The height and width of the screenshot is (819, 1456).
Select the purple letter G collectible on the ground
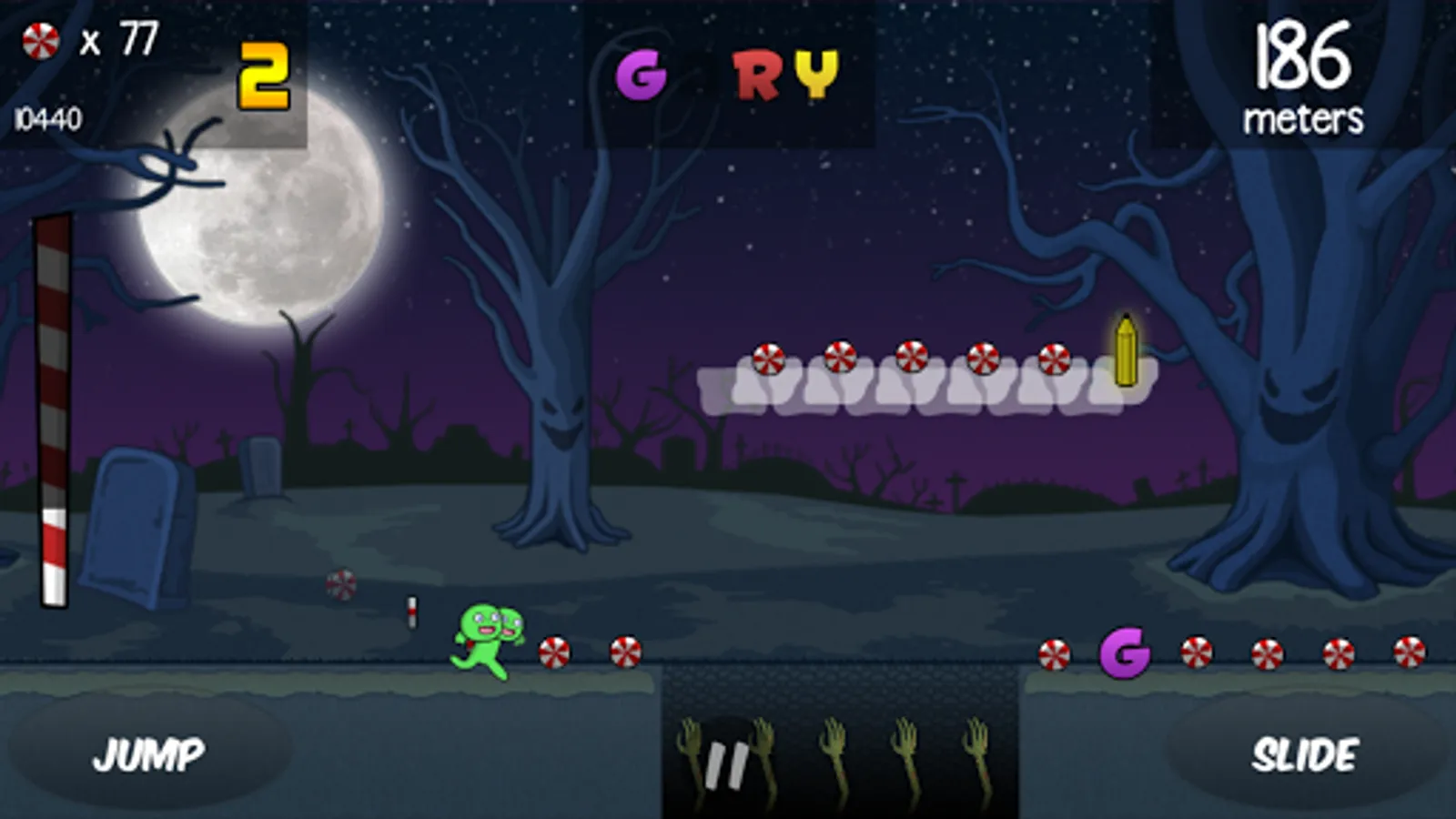pos(1124,653)
